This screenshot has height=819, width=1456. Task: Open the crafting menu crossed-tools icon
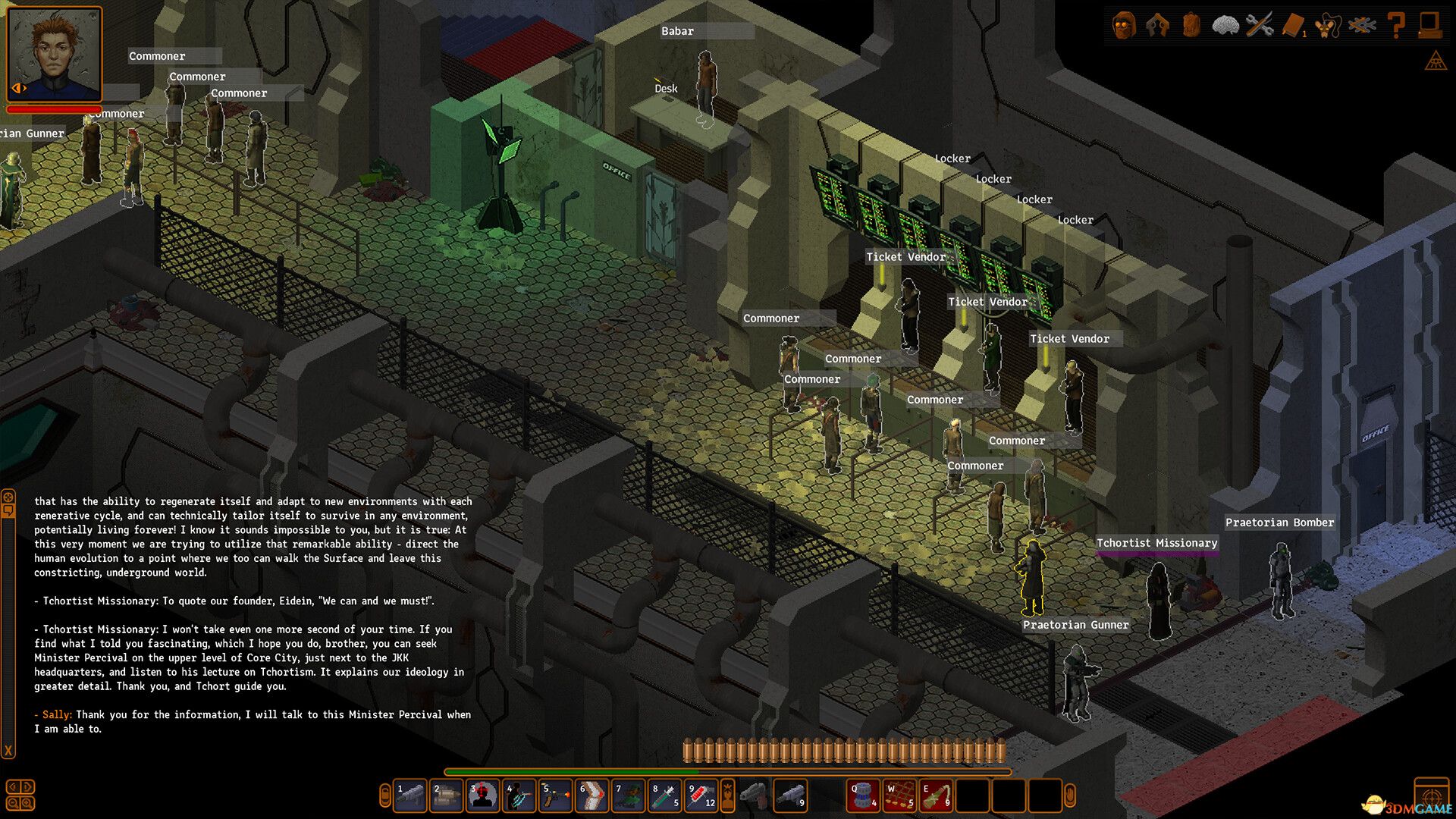1260,25
